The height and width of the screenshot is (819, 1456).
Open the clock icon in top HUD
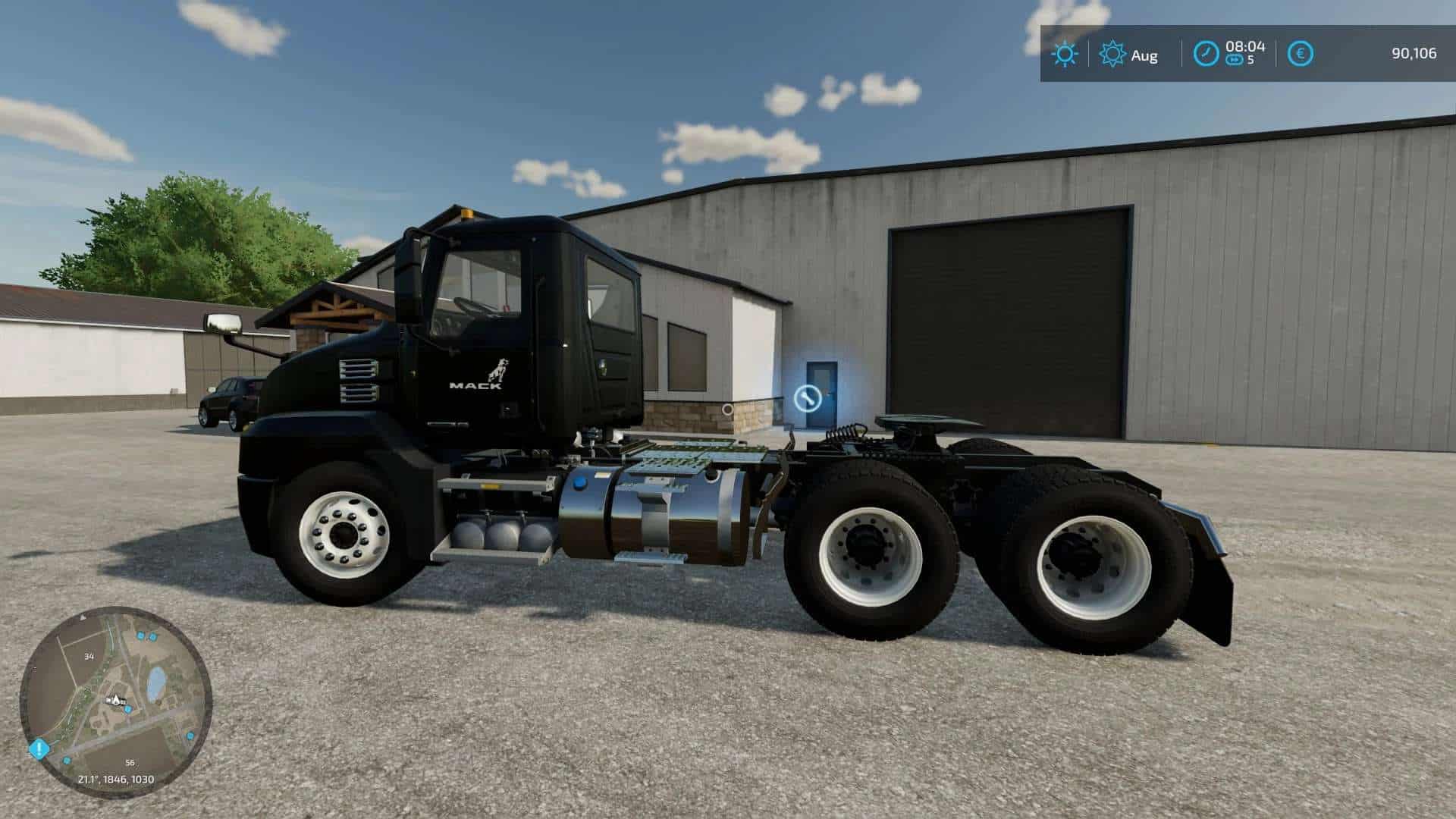[x=1207, y=52]
